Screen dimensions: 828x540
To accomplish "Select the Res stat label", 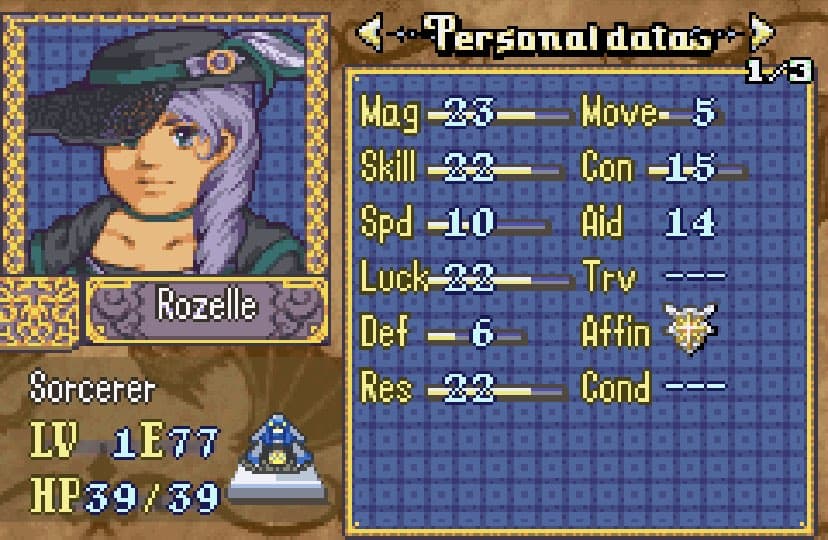I will point(386,387).
